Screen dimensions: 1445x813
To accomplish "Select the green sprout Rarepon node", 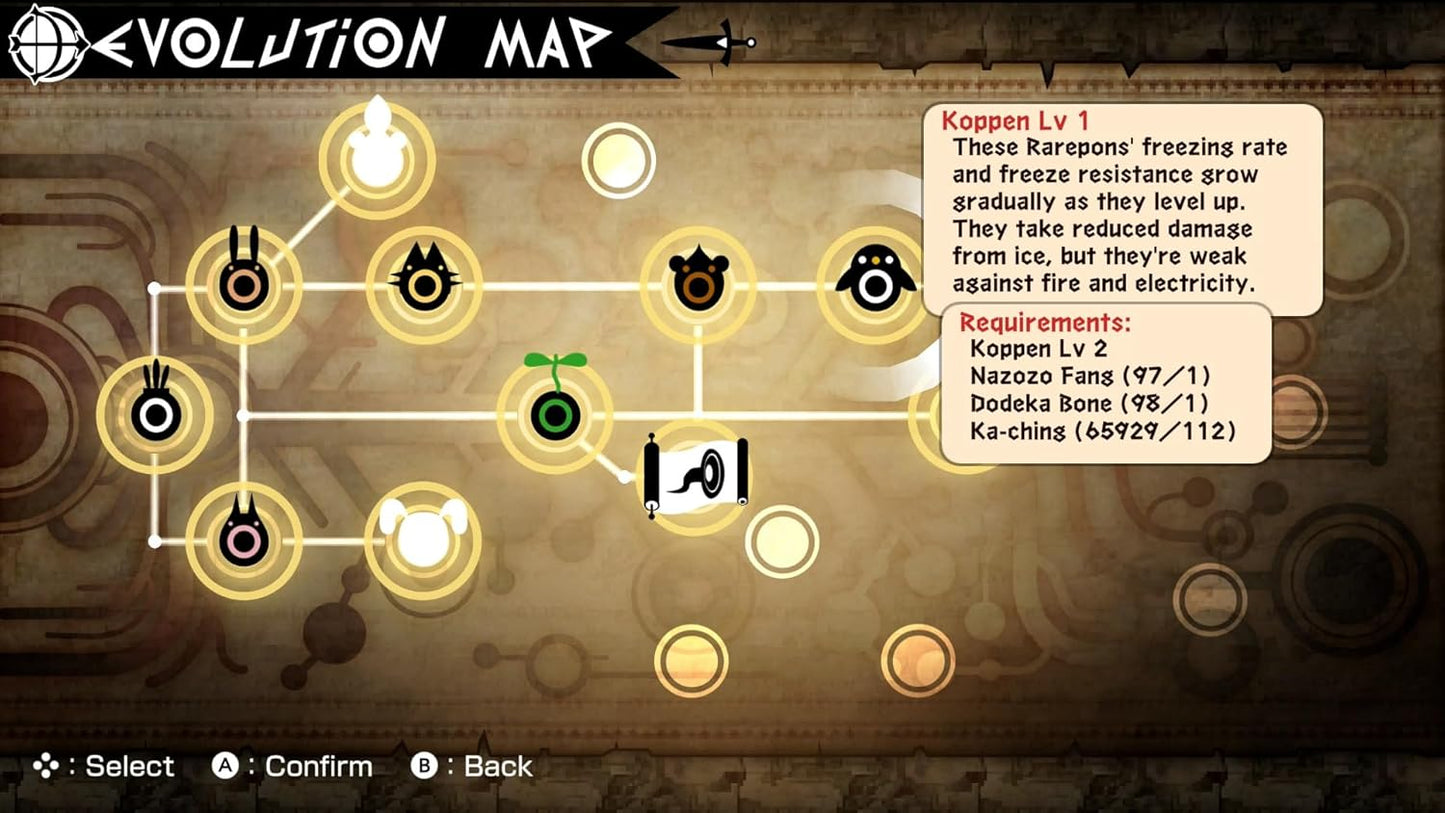I will 555,414.
